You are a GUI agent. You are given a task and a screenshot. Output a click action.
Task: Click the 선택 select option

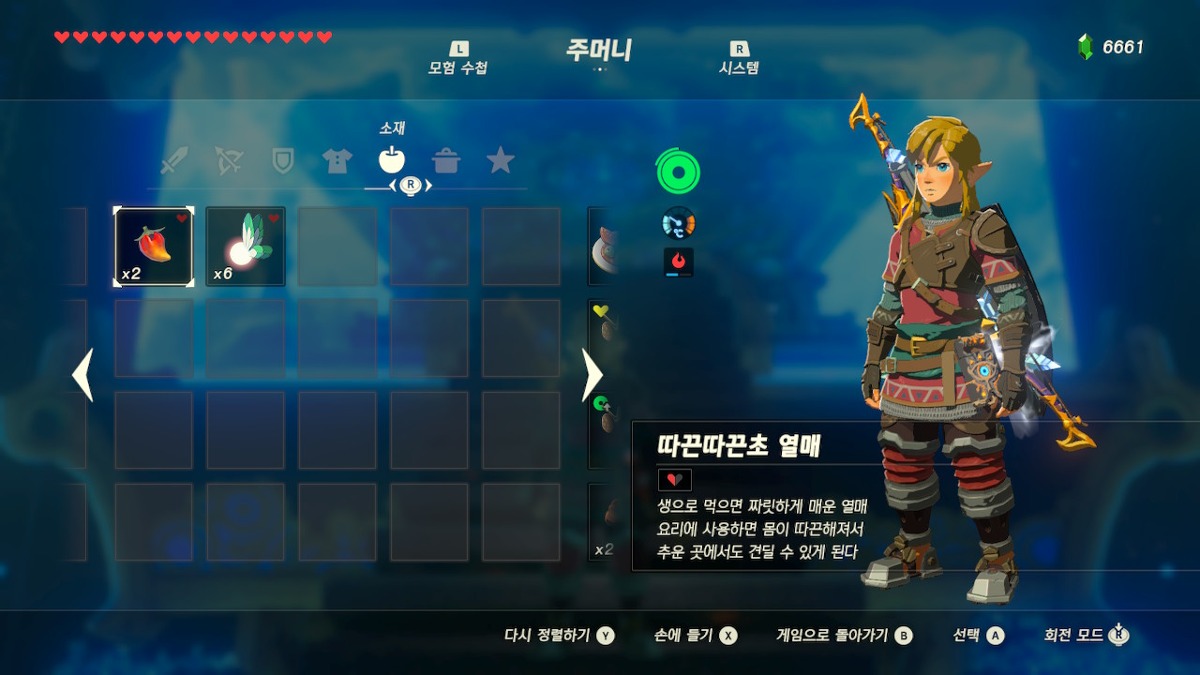pyautogui.click(x=978, y=635)
